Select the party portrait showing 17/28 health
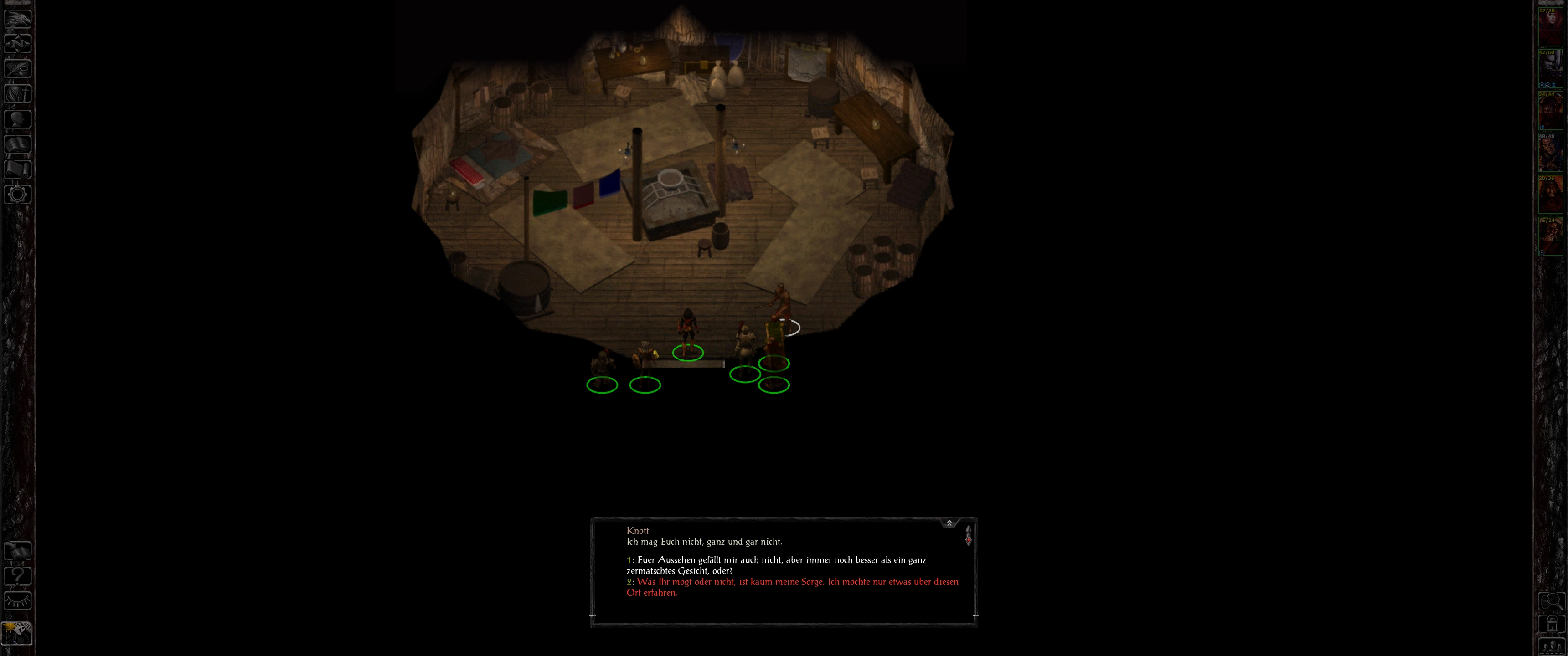This screenshot has height=656, width=1568. coord(1550,27)
